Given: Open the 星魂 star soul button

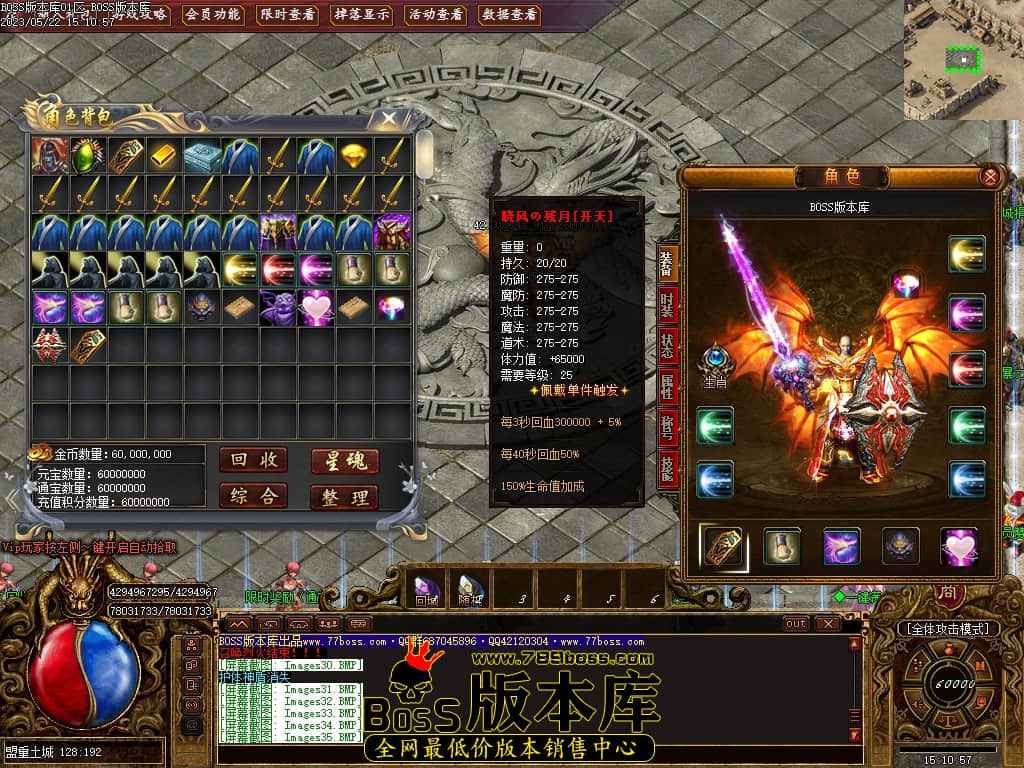Looking at the screenshot, I should tap(344, 460).
